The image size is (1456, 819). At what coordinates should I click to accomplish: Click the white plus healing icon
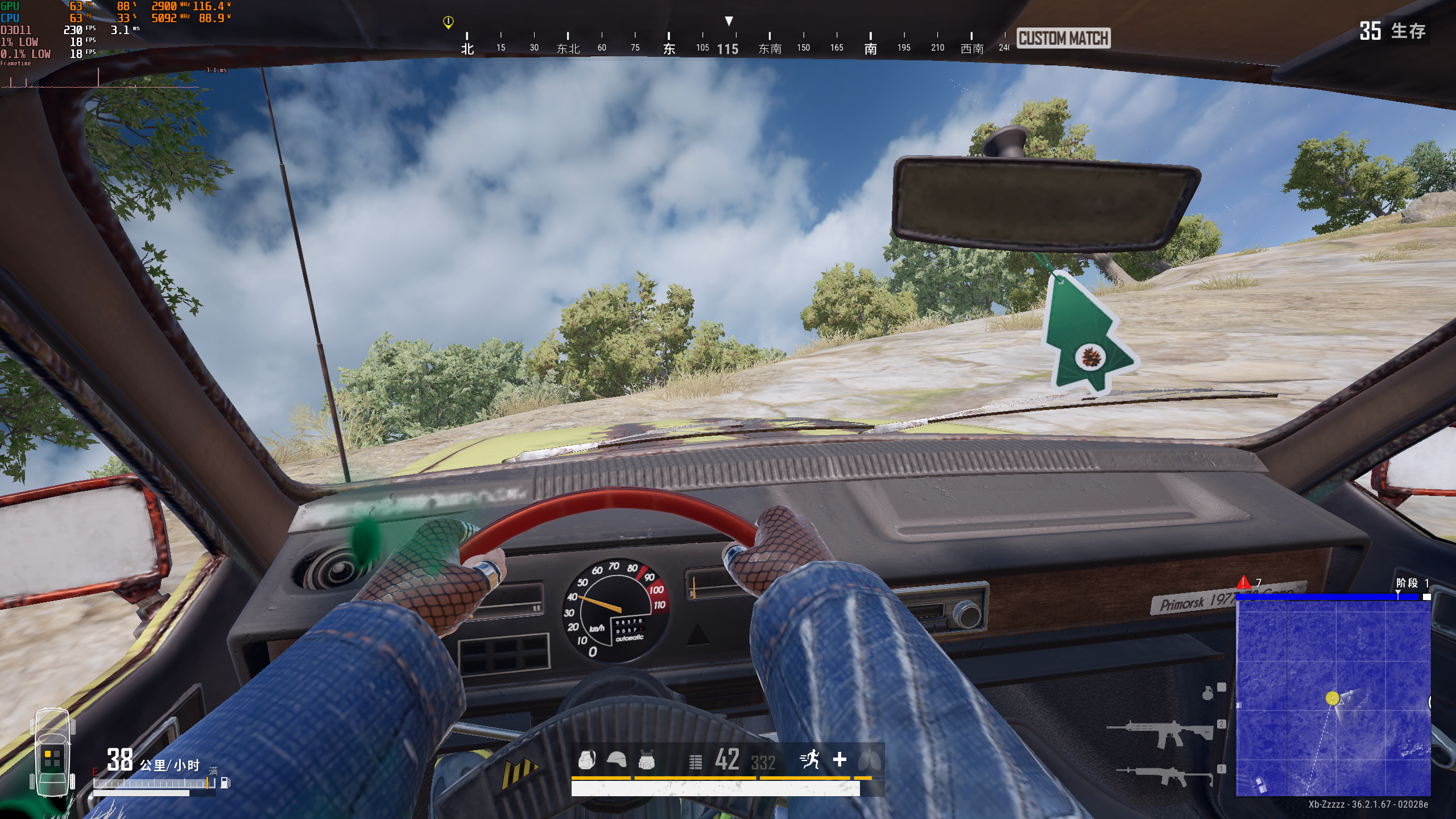pos(839,759)
